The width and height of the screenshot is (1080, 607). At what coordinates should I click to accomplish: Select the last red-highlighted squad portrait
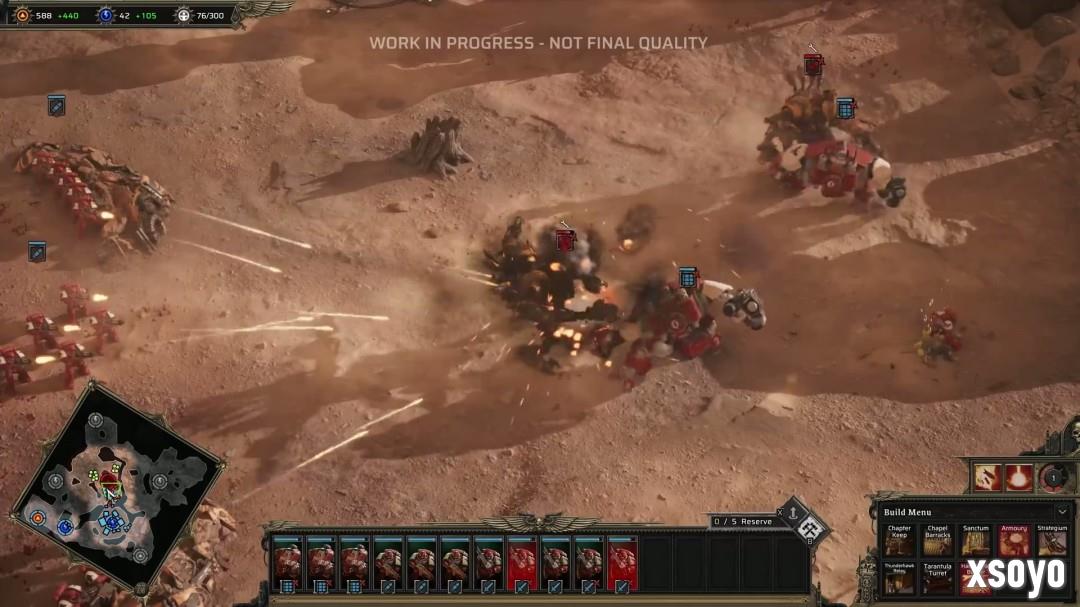(x=622, y=567)
